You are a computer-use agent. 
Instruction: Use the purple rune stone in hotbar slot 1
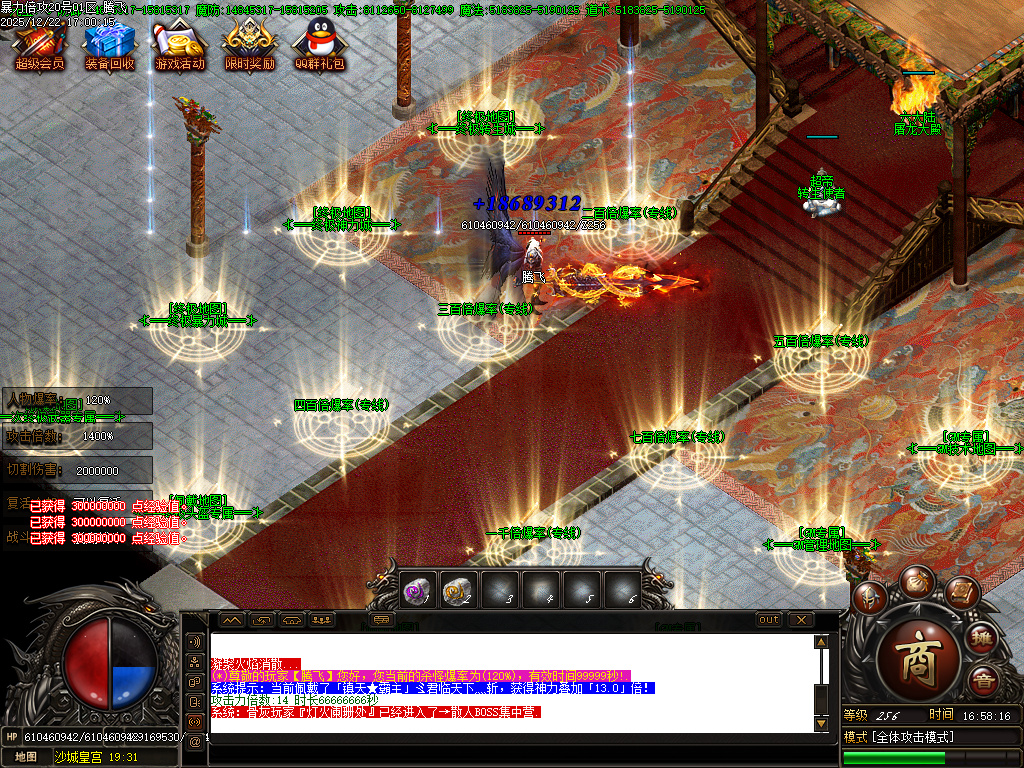pos(417,591)
